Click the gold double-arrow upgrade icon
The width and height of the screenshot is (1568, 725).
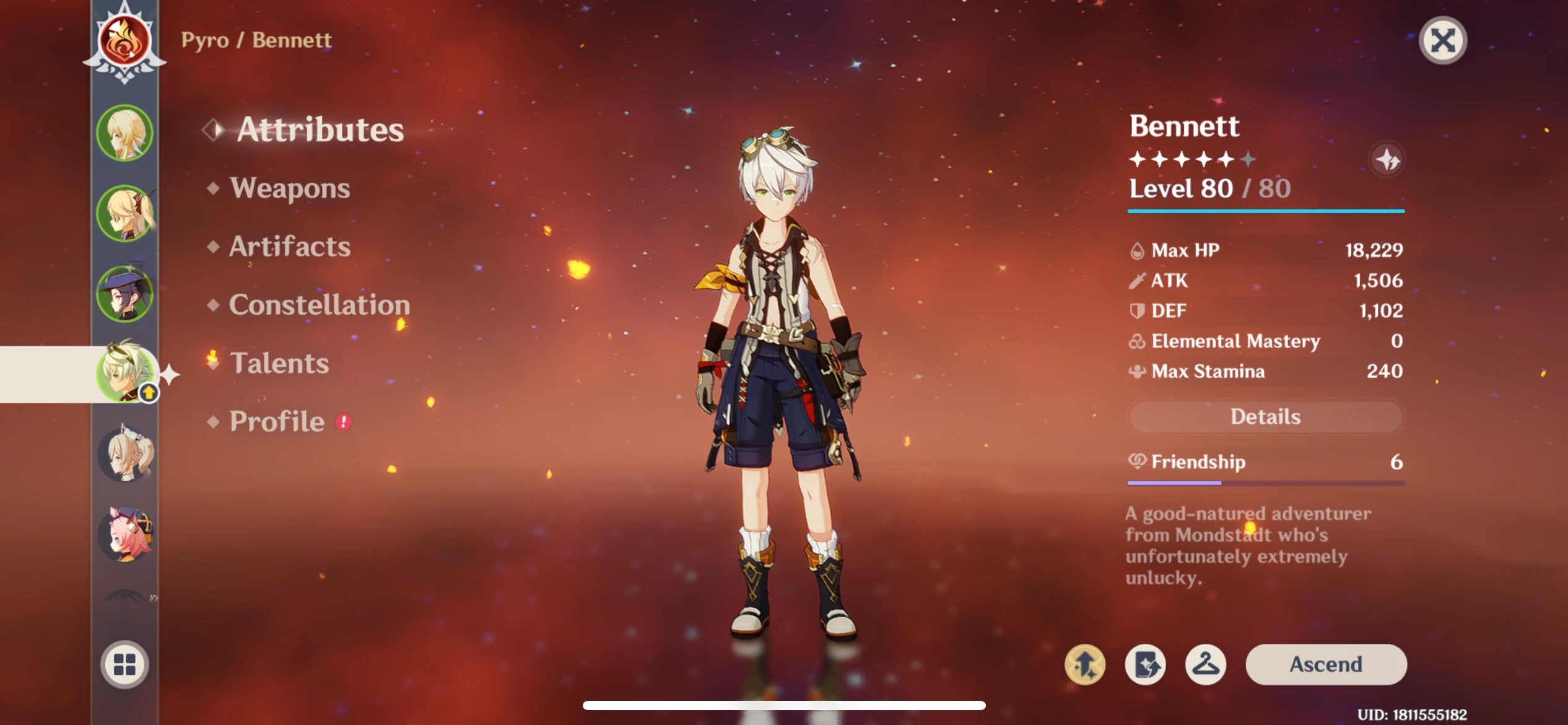[x=1085, y=664]
